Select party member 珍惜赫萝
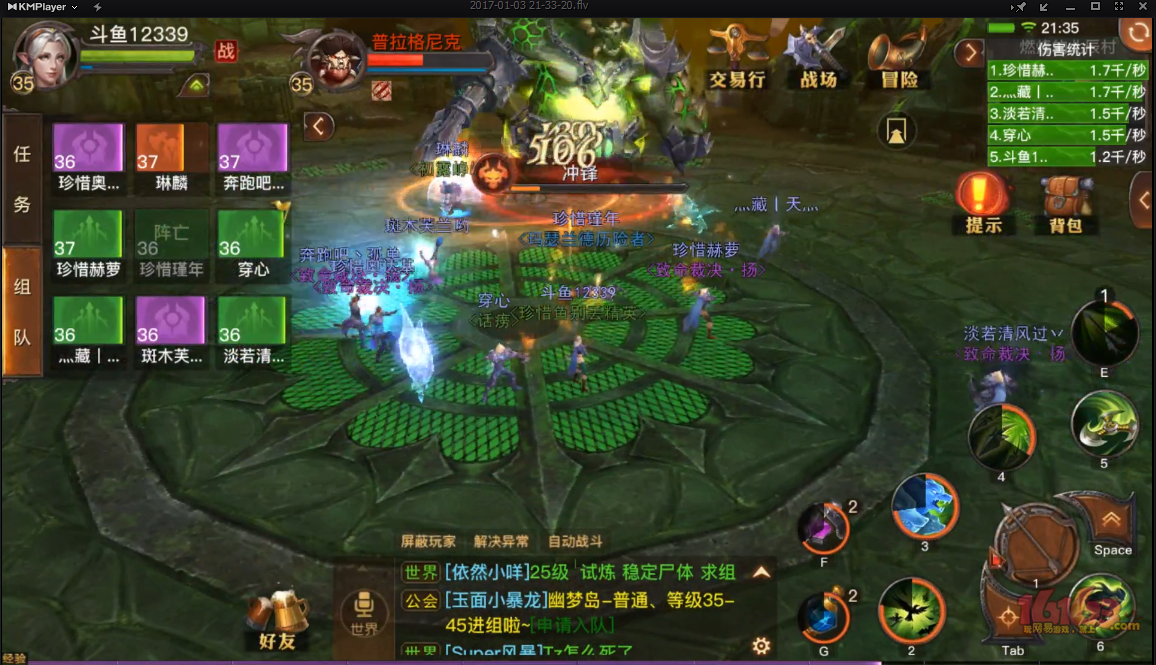Viewport: 1156px width, 665px height. point(88,245)
